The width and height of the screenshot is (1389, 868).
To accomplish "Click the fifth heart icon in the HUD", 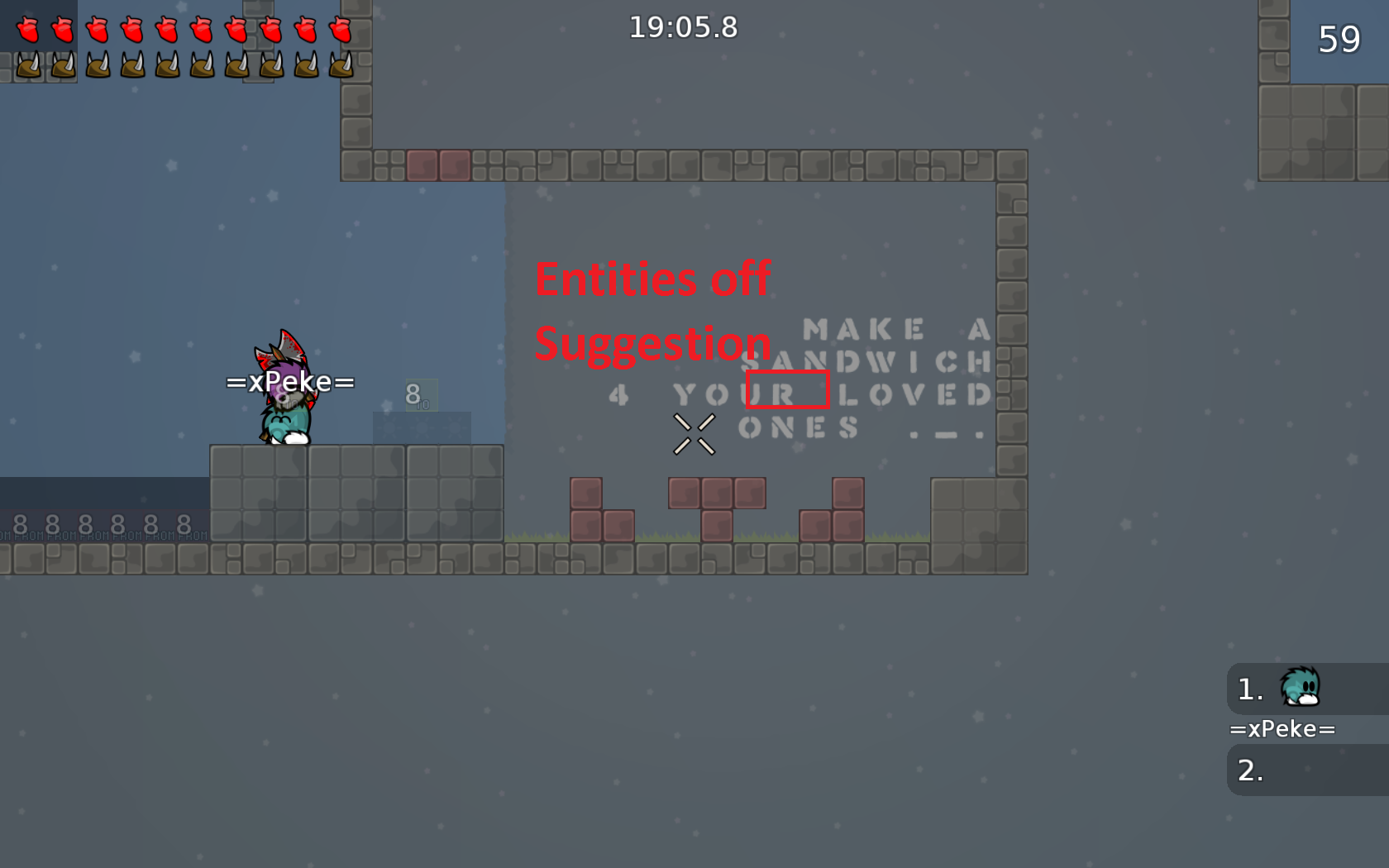I will click(167, 29).
